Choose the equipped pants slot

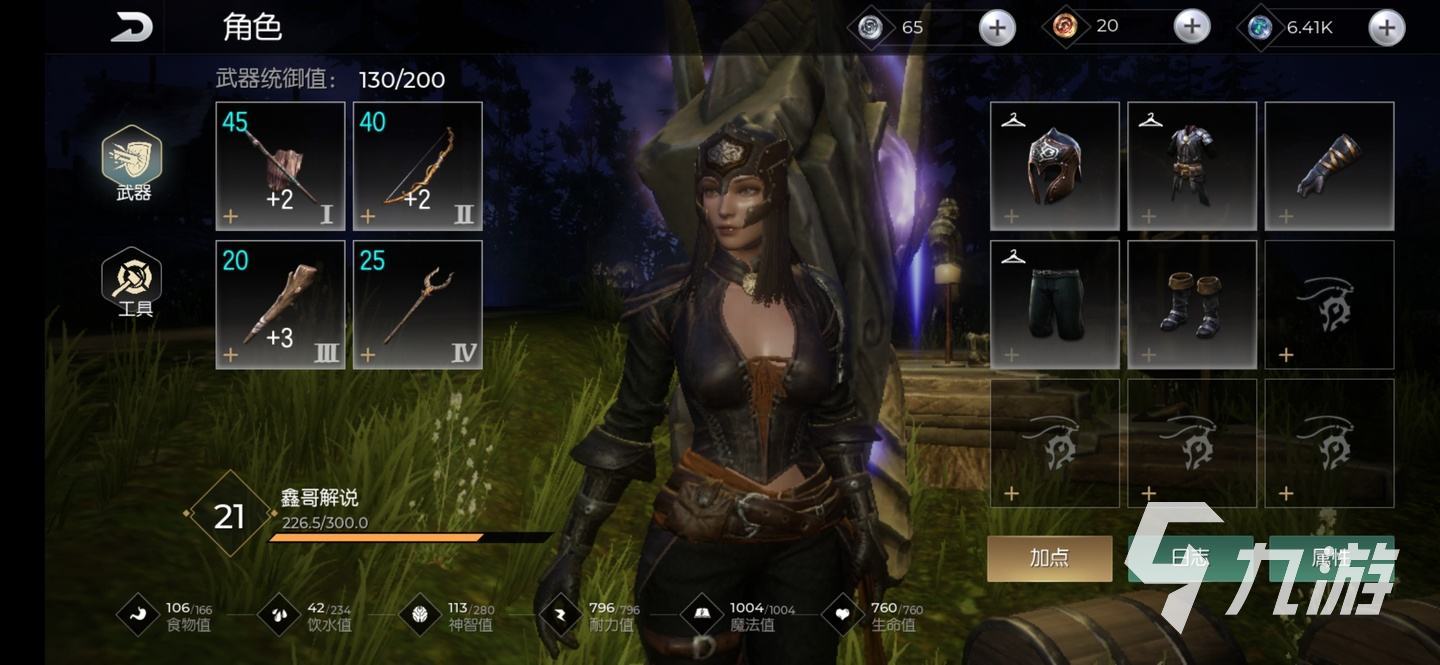tap(1055, 304)
